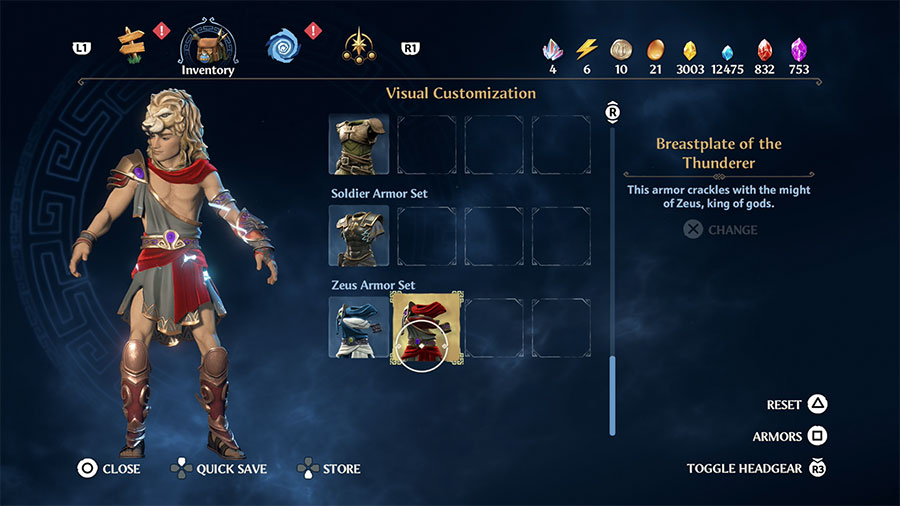Switch to the Inventory backpack tab
Screen dimensions: 900x506
207,45
